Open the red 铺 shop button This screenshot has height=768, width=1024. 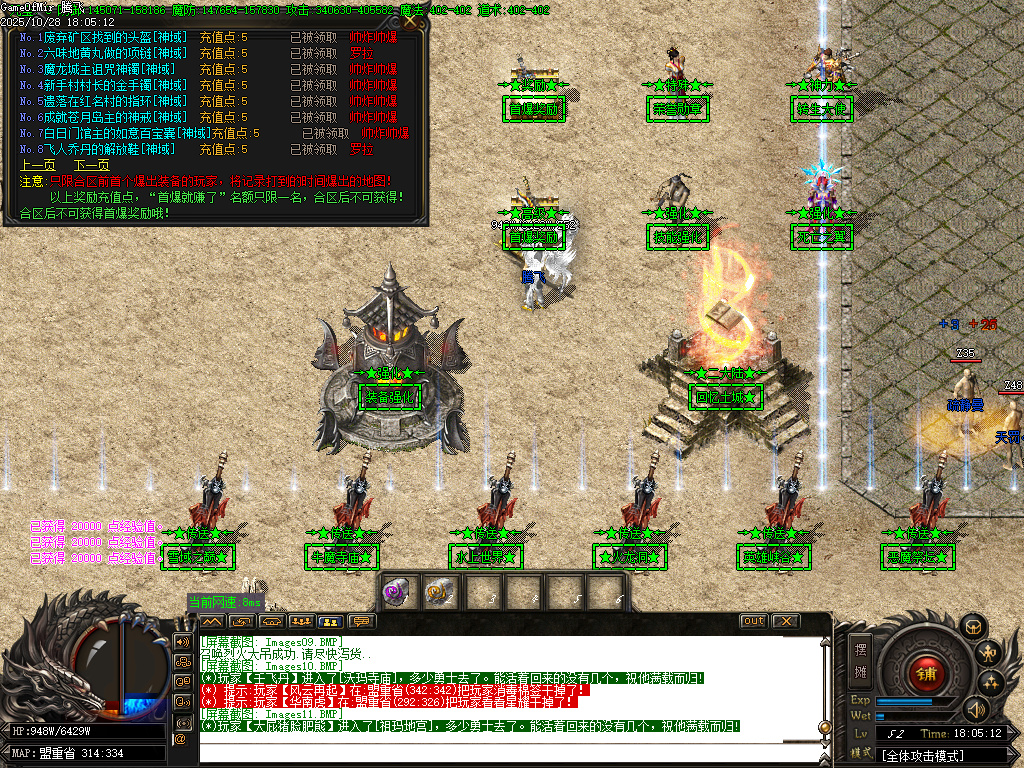[x=927, y=671]
